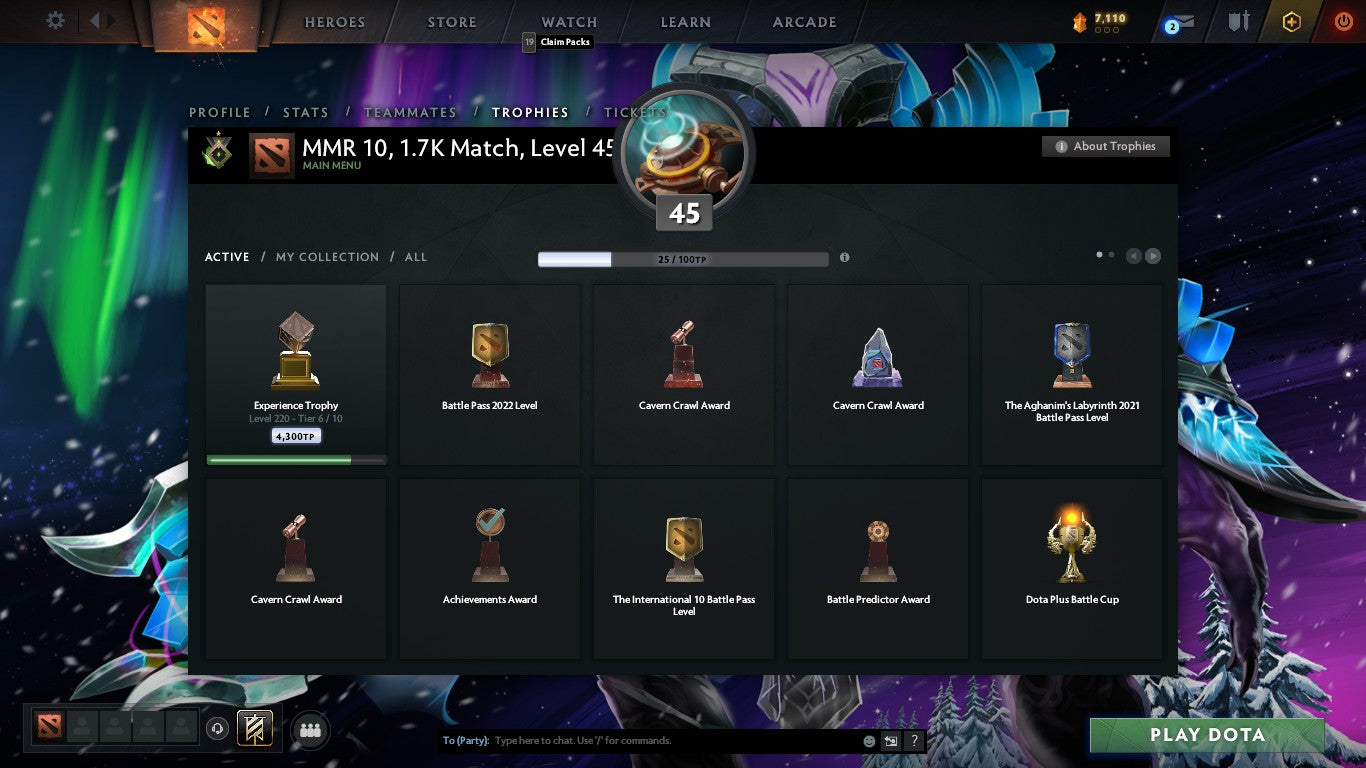Click the 25/100TP trophy progress bar
This screenshot has height=768, width=1366.
pyautogui.click(x=684, y=258)
